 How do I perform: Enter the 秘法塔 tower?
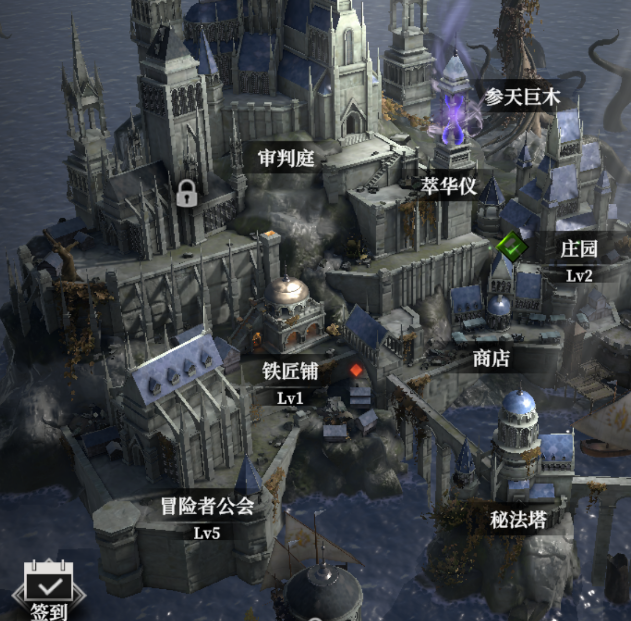click(518, 519)
